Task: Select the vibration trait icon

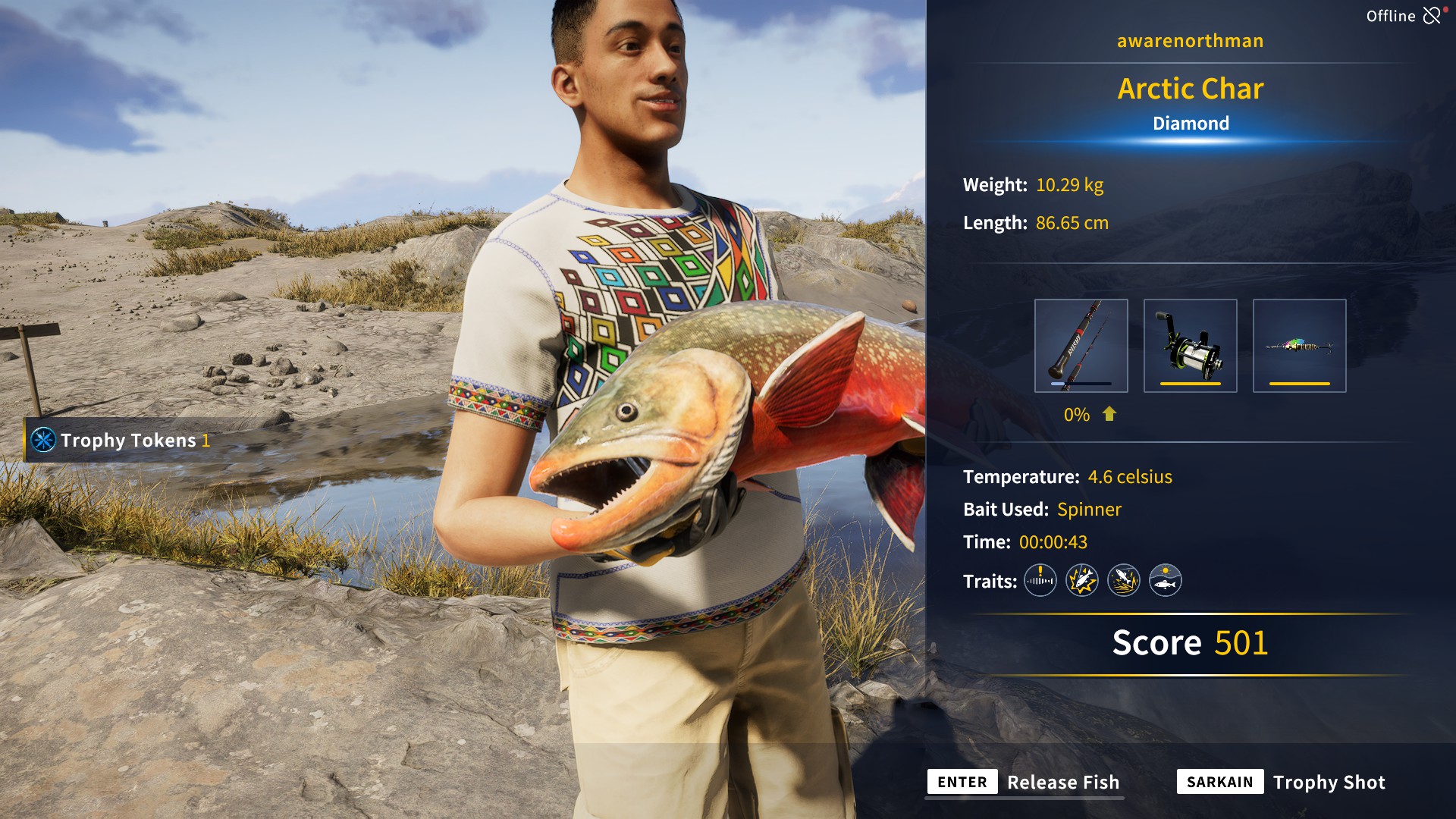Action: [1040, 580]
